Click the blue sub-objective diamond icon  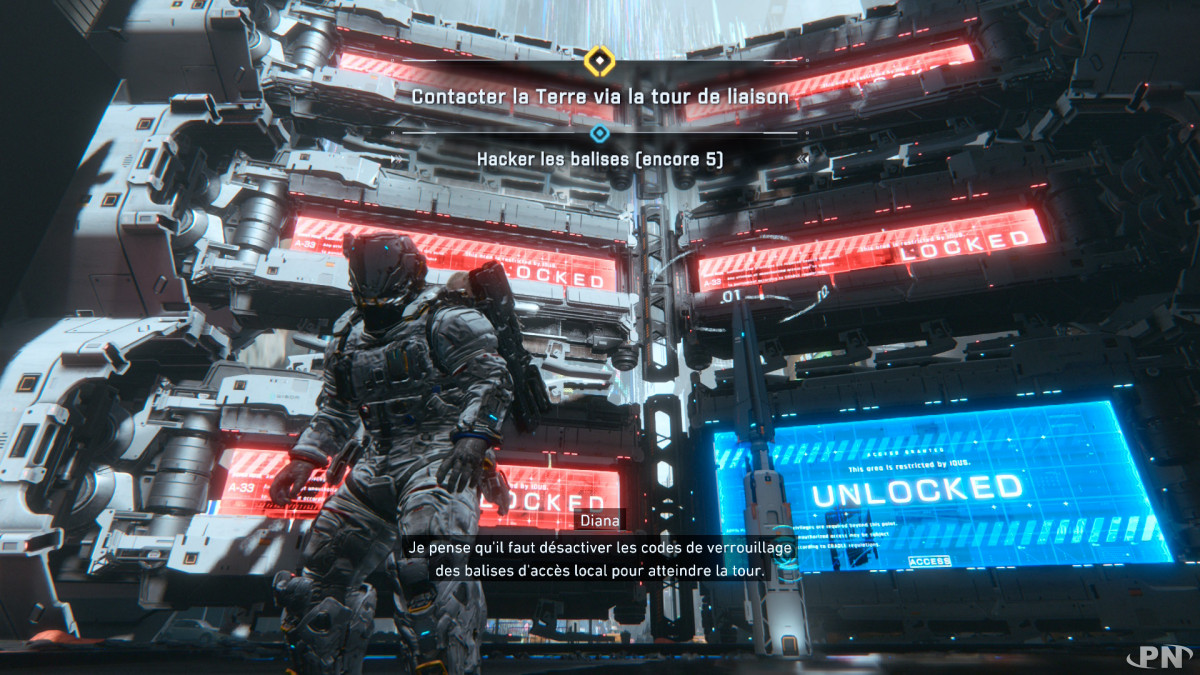[x=599, y=133]
